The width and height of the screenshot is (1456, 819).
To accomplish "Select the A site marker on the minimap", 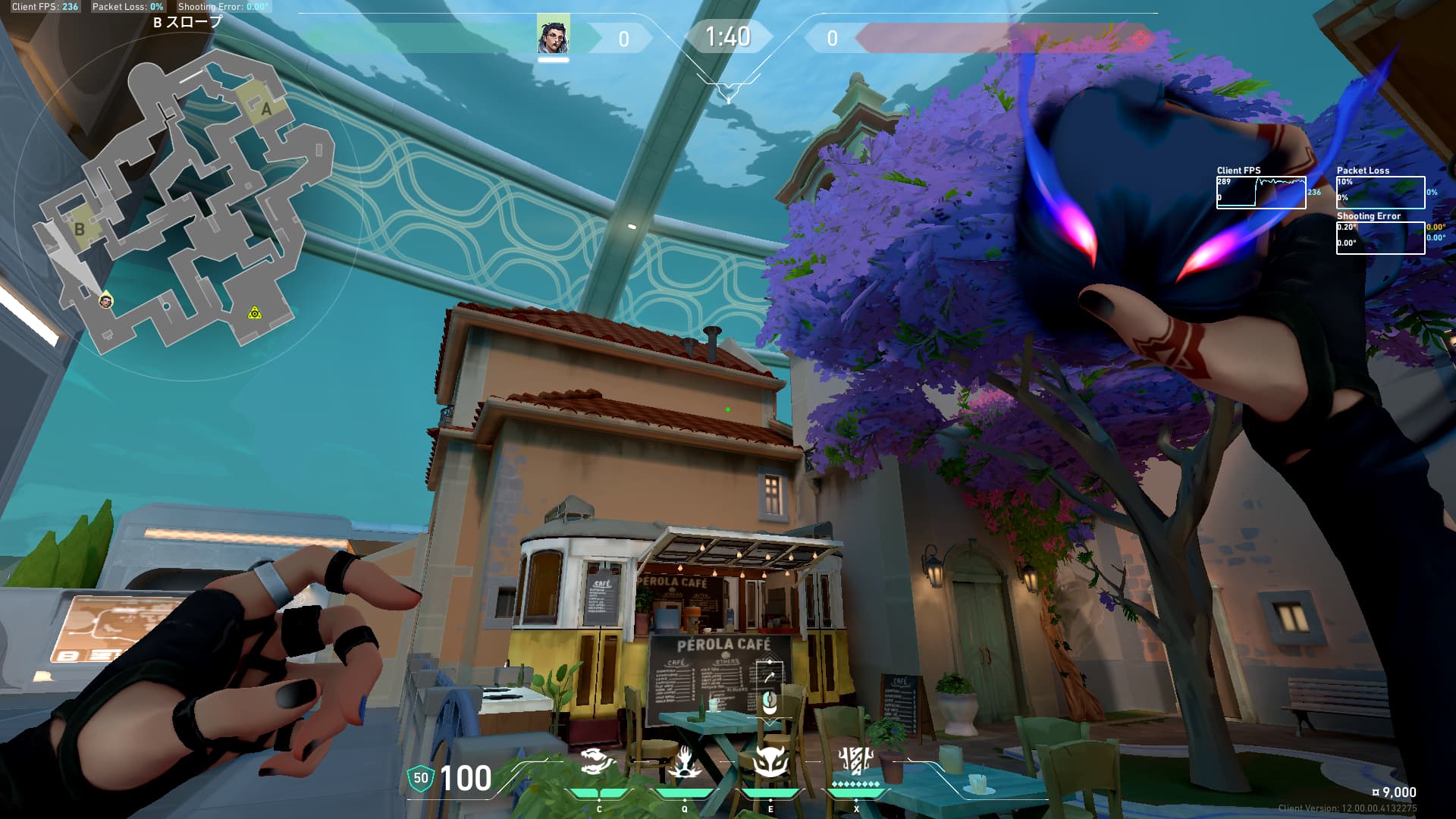I will [265, 110].
